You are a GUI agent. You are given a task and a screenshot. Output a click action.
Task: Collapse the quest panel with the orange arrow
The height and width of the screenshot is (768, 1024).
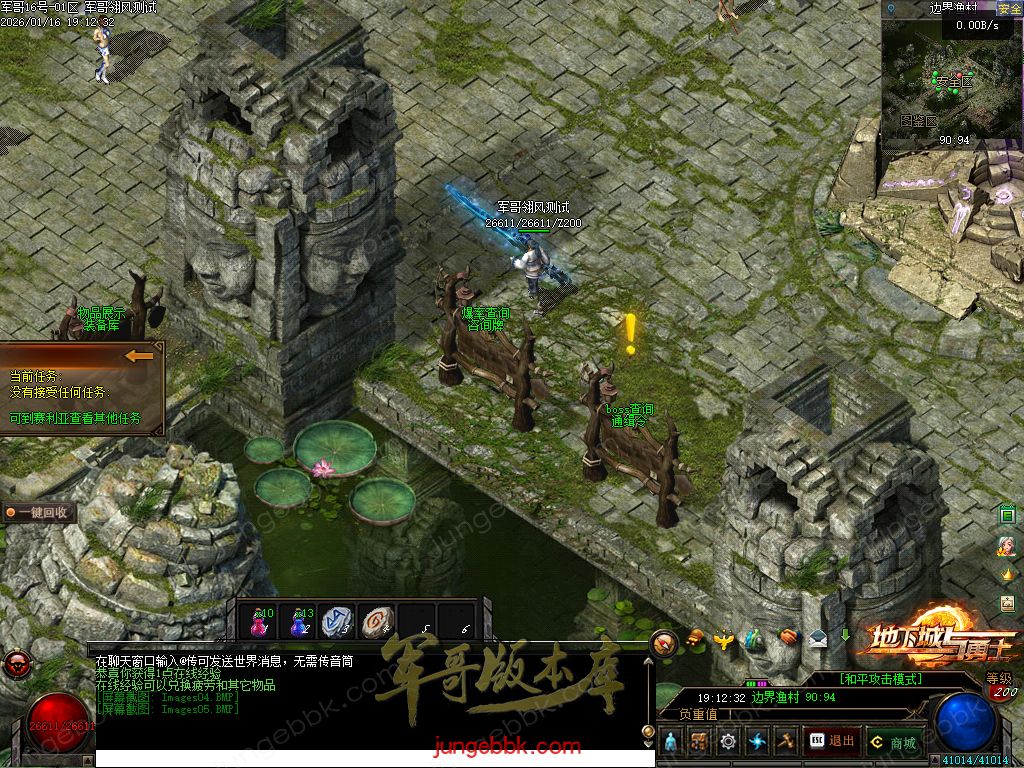click(139, 355)
